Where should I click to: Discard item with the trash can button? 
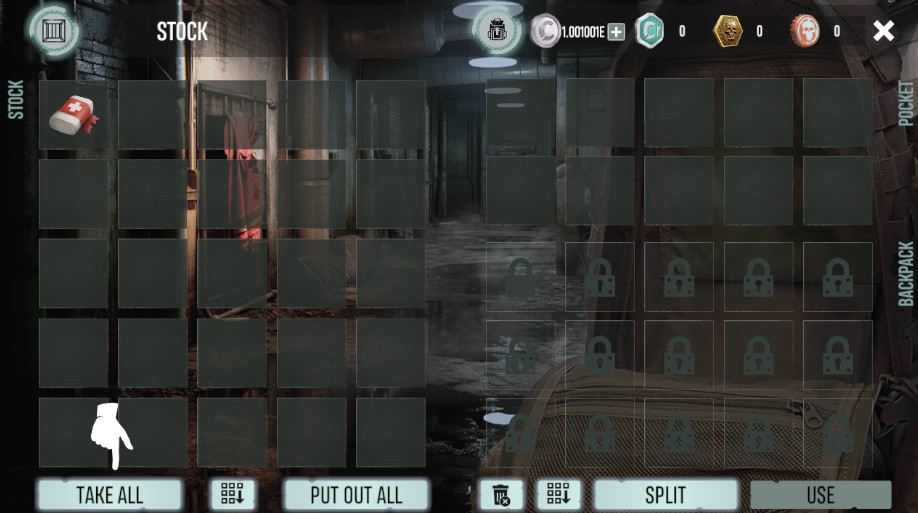tap(502, 494)
